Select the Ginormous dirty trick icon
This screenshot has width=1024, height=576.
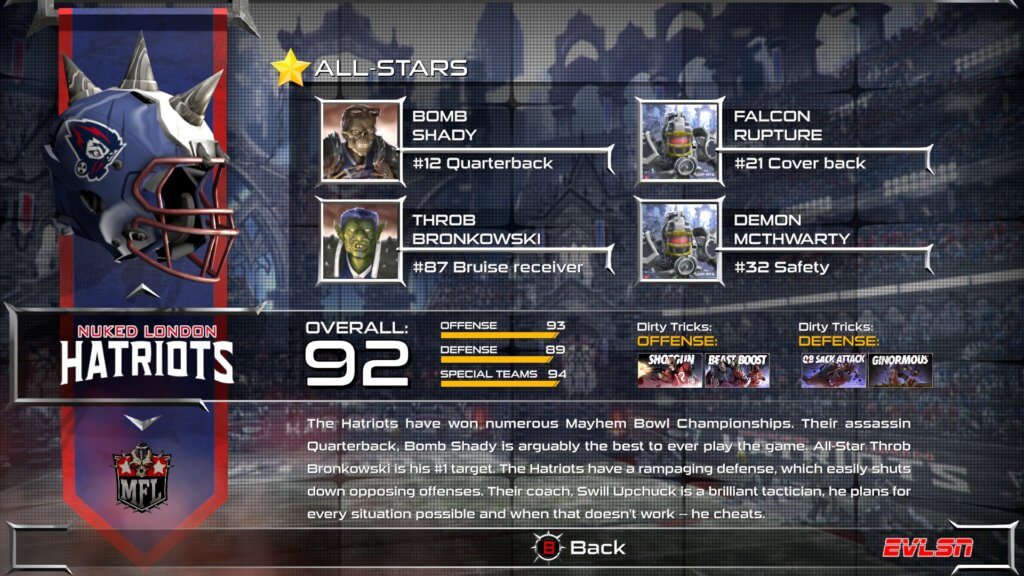900,370
